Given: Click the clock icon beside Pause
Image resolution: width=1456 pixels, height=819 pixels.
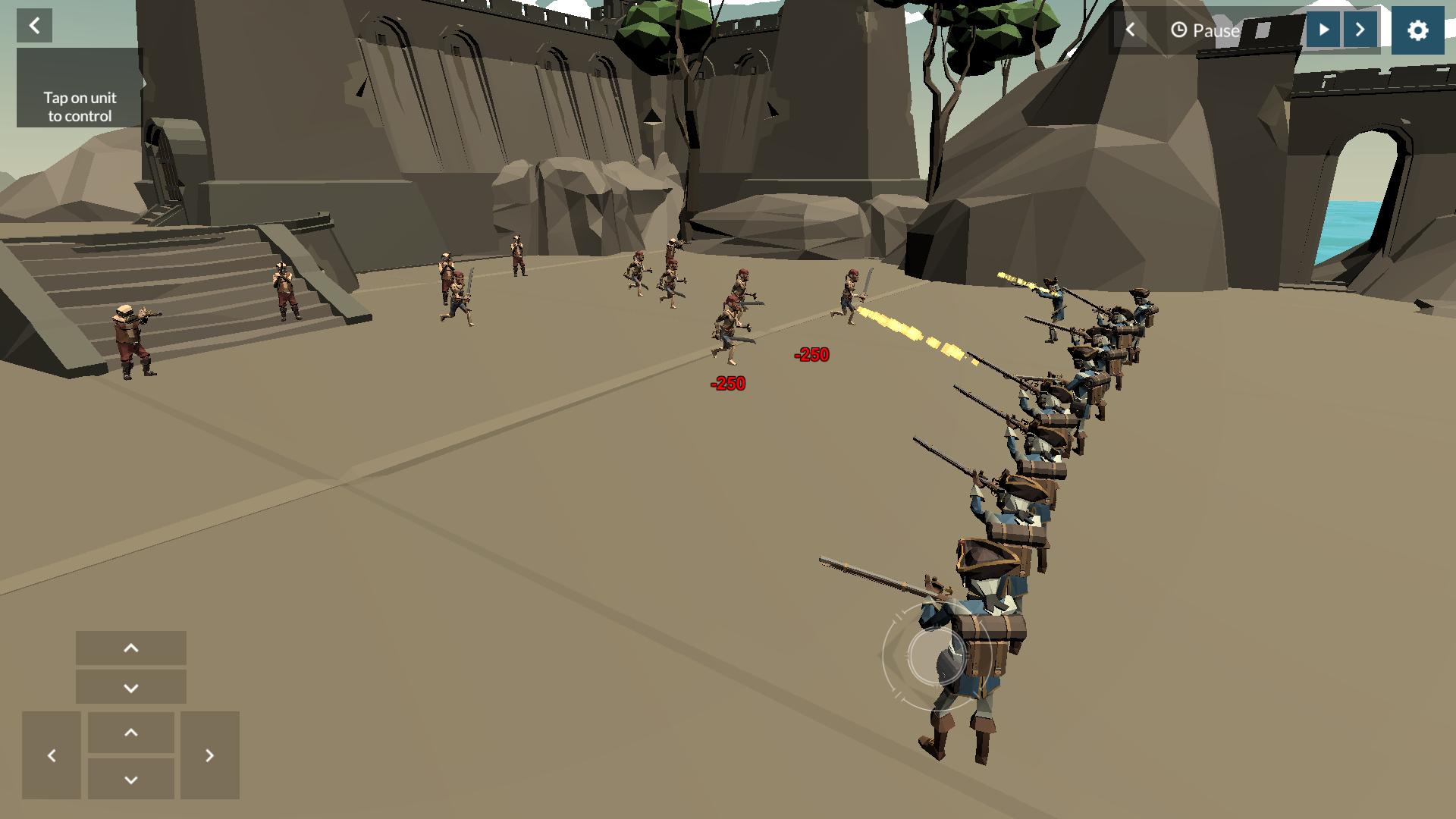Looking at the screenshot, I should click(x=1180, y=31).
